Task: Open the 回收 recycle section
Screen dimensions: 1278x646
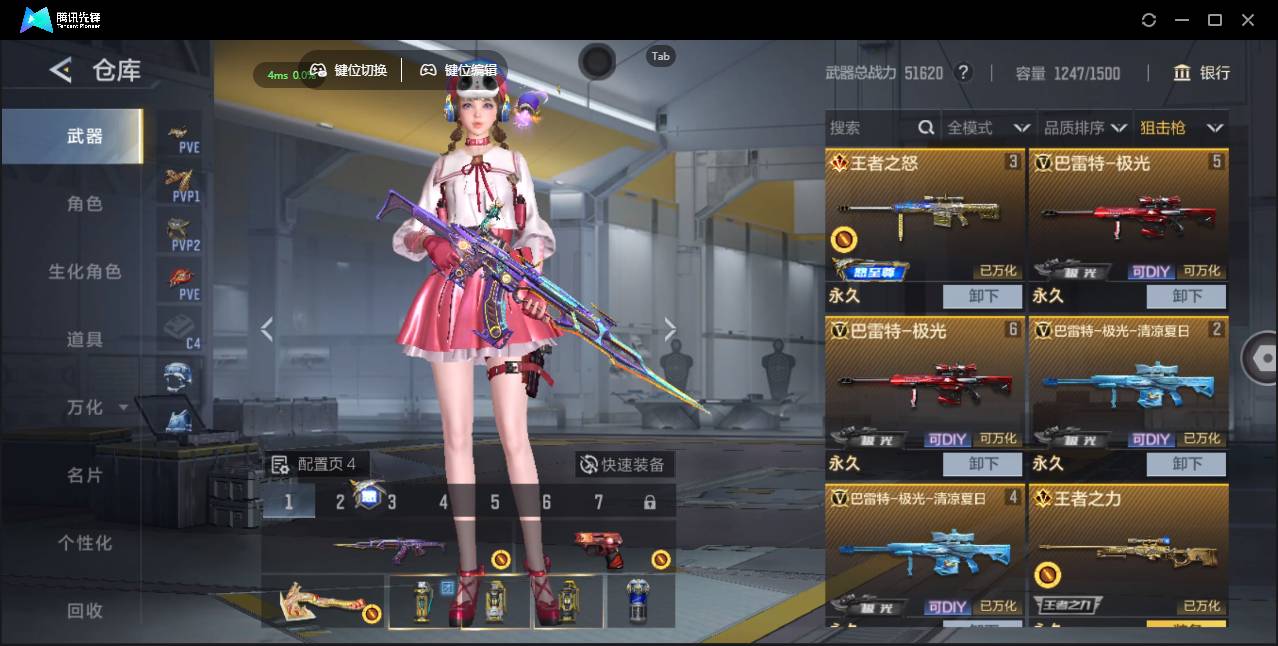Action: [x=85, y=611]
